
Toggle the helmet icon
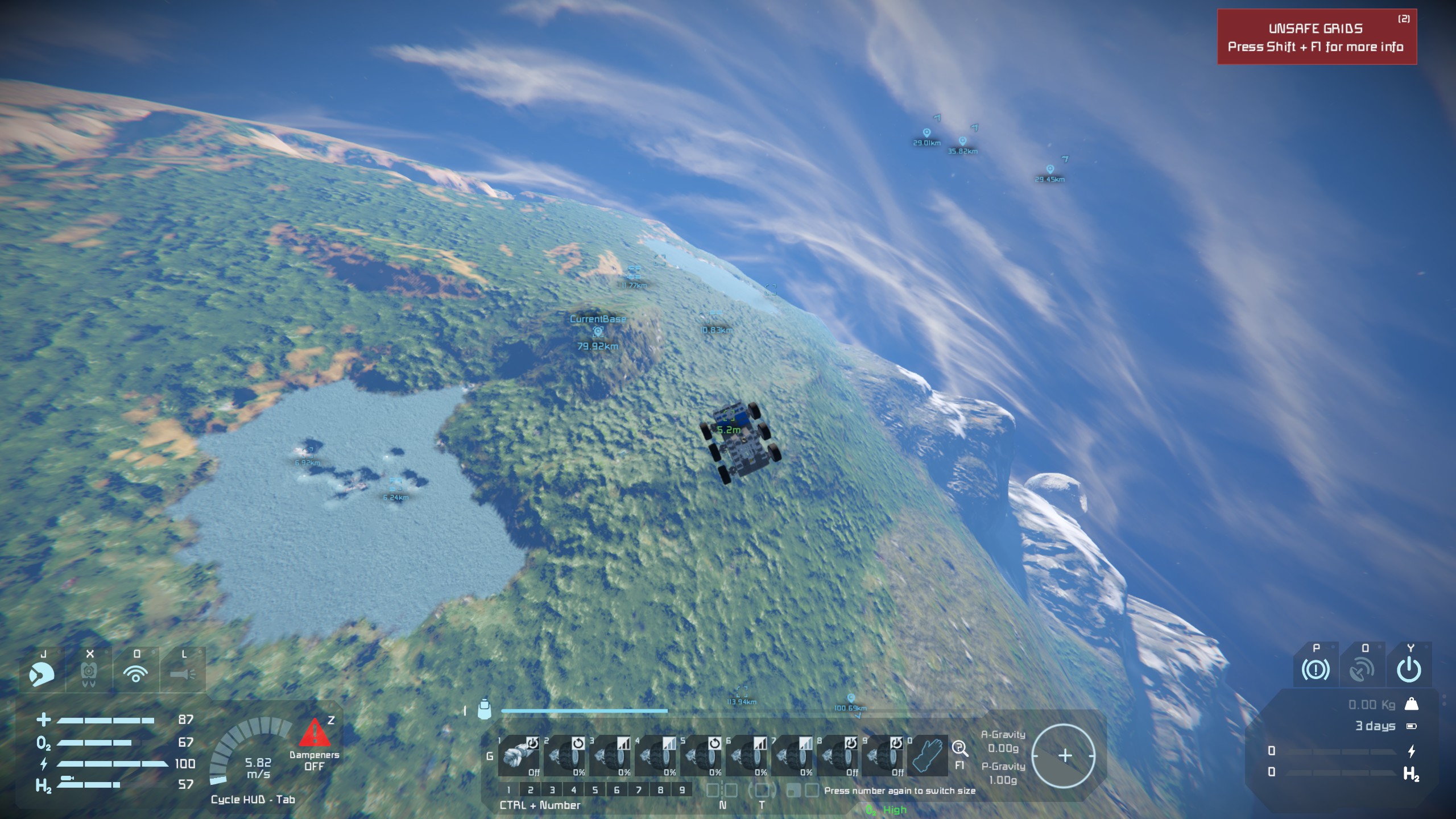point(42,674)
